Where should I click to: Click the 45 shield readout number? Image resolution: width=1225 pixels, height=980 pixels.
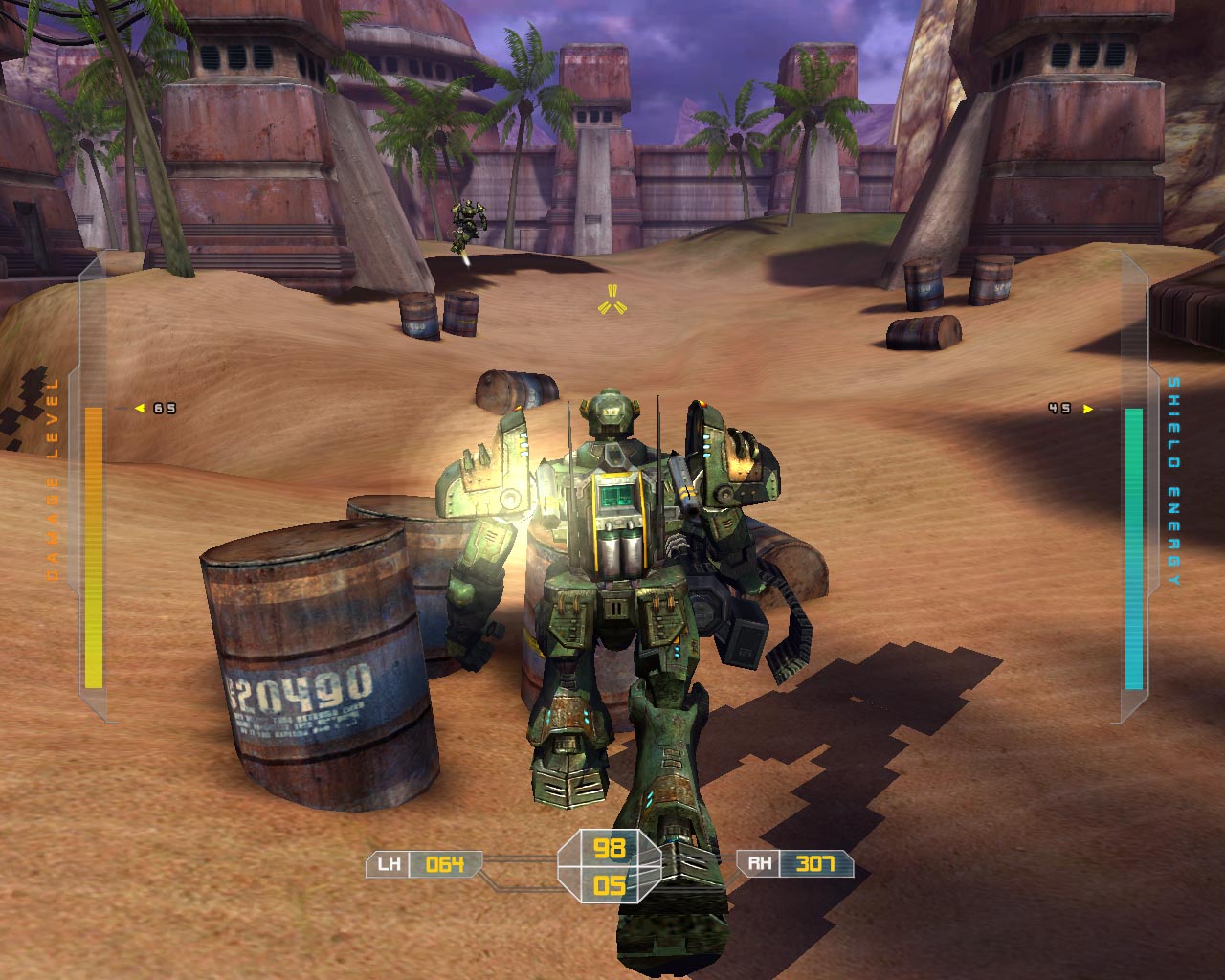[1060, 410]
